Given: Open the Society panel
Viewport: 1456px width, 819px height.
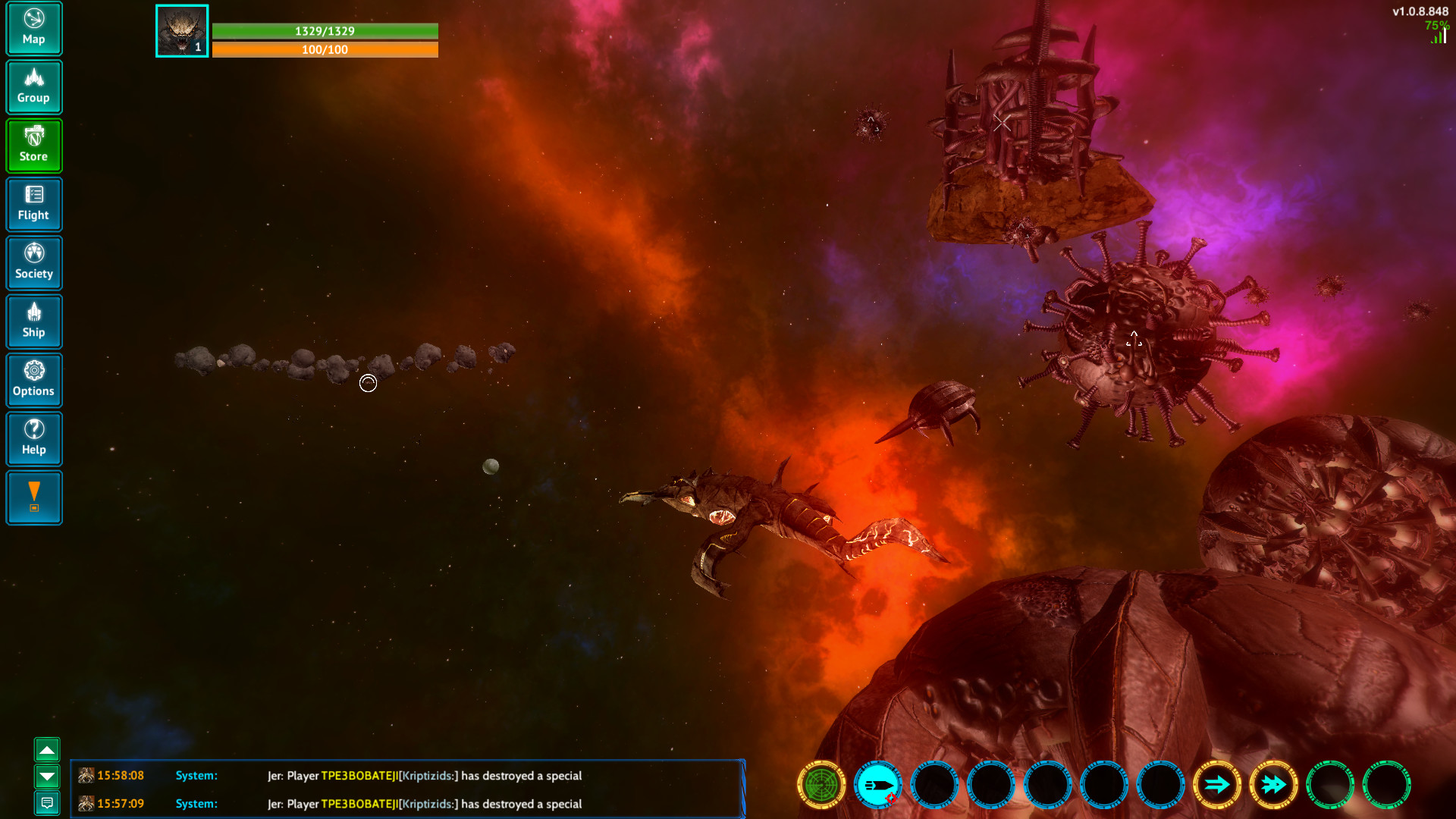Looking at the screenshot, I should [x=34, y=262].
